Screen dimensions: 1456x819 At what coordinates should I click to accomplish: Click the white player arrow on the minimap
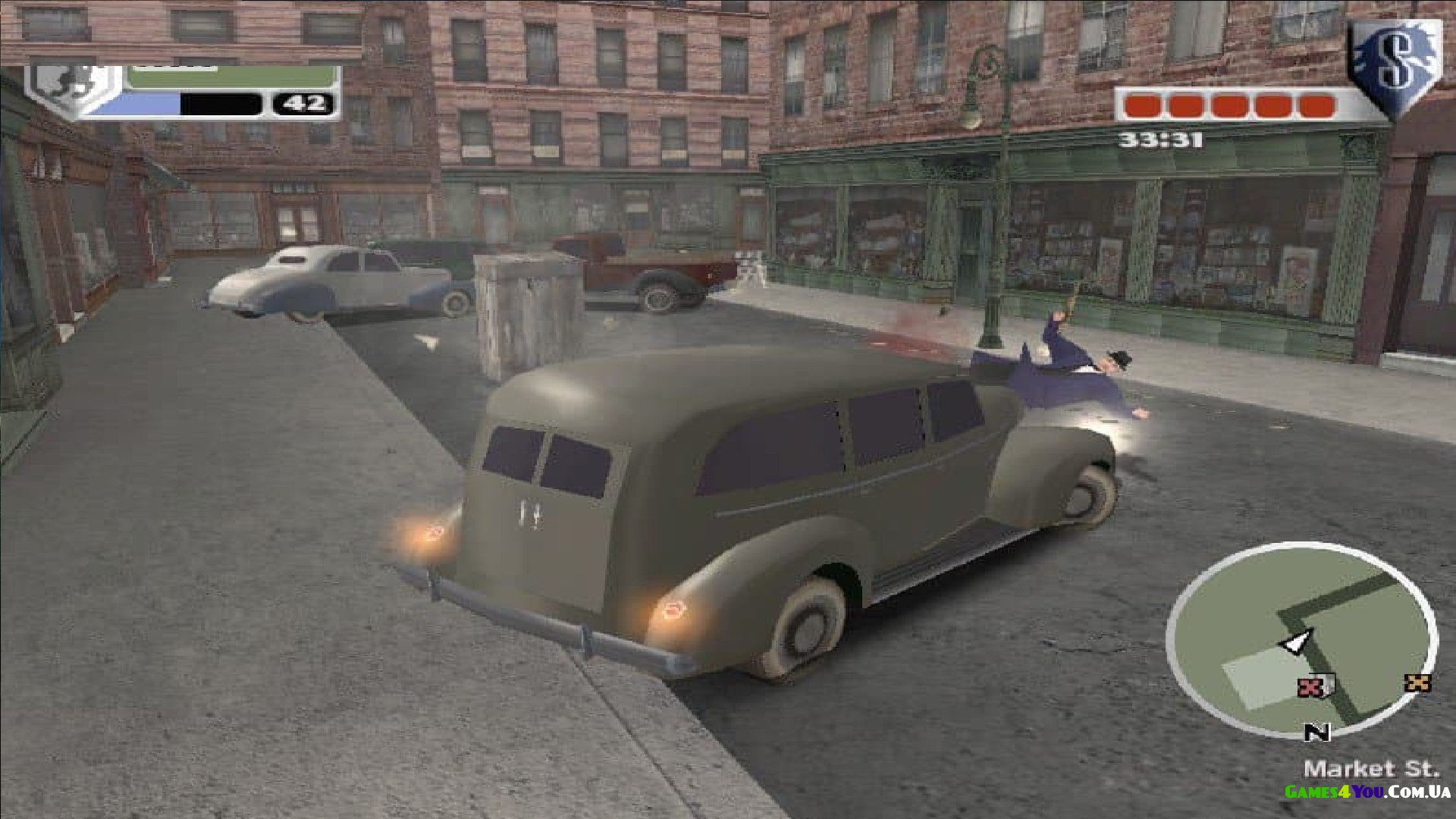pos(1298,642)
